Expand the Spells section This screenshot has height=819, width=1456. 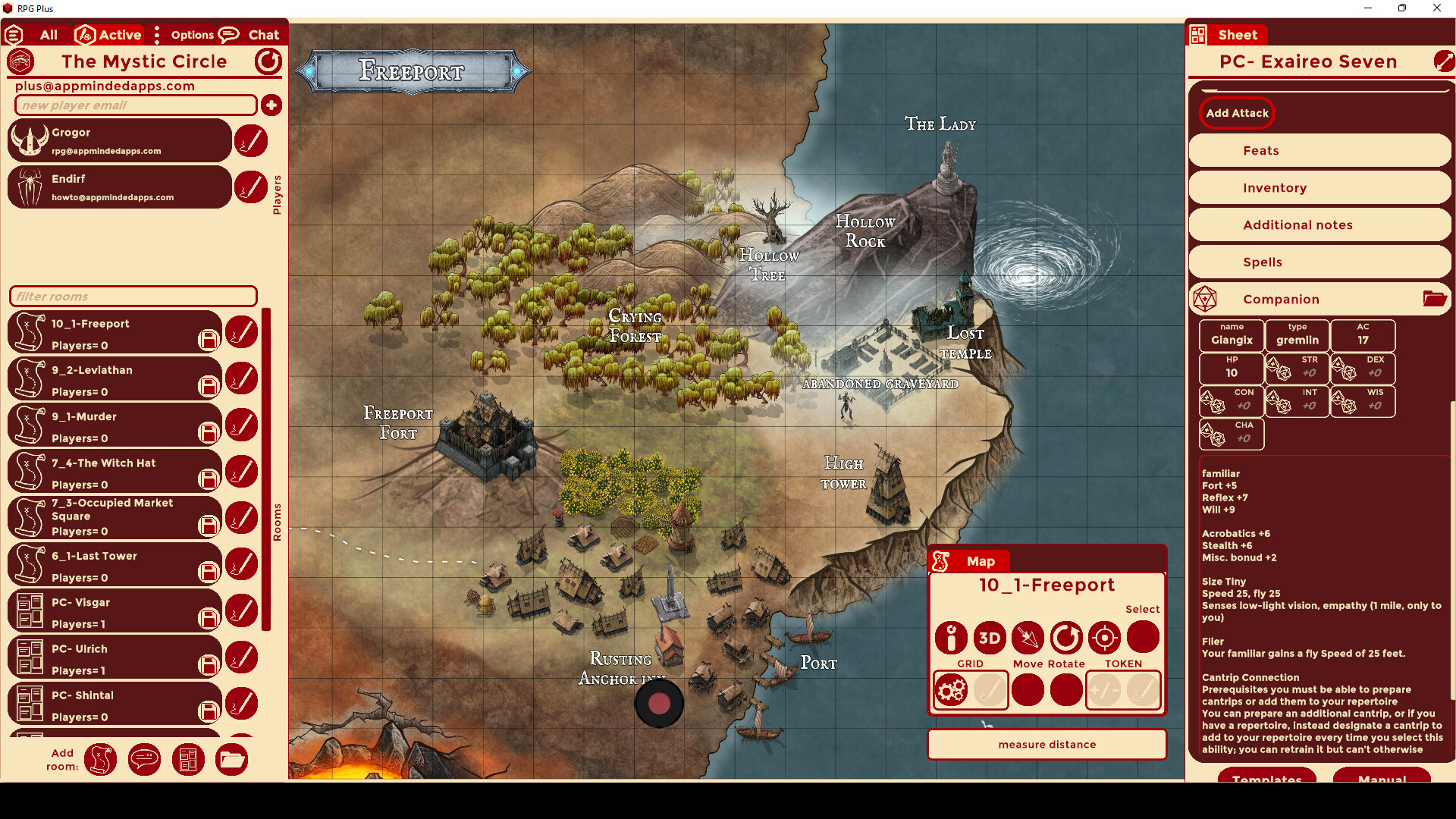1319,262
